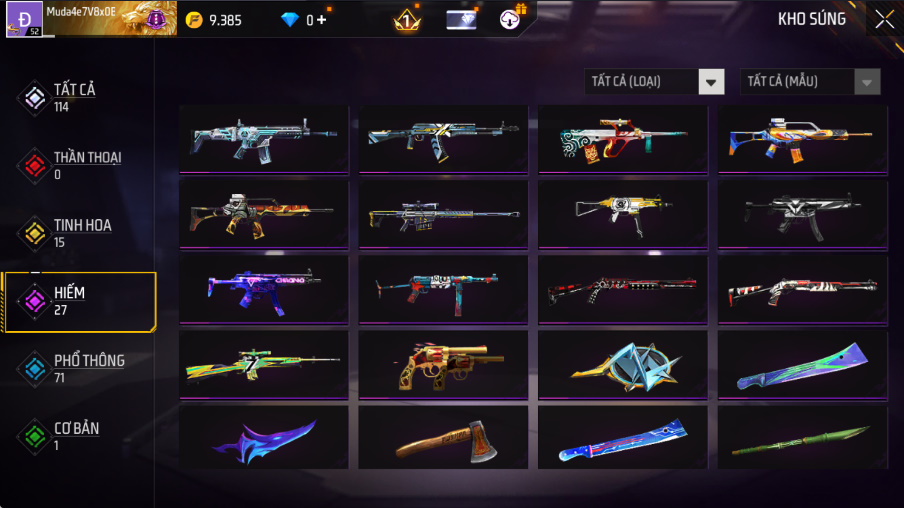Select the black and white MP5 skin
Viewport: 904px width, 508px height.
click(x=801, y=214)
